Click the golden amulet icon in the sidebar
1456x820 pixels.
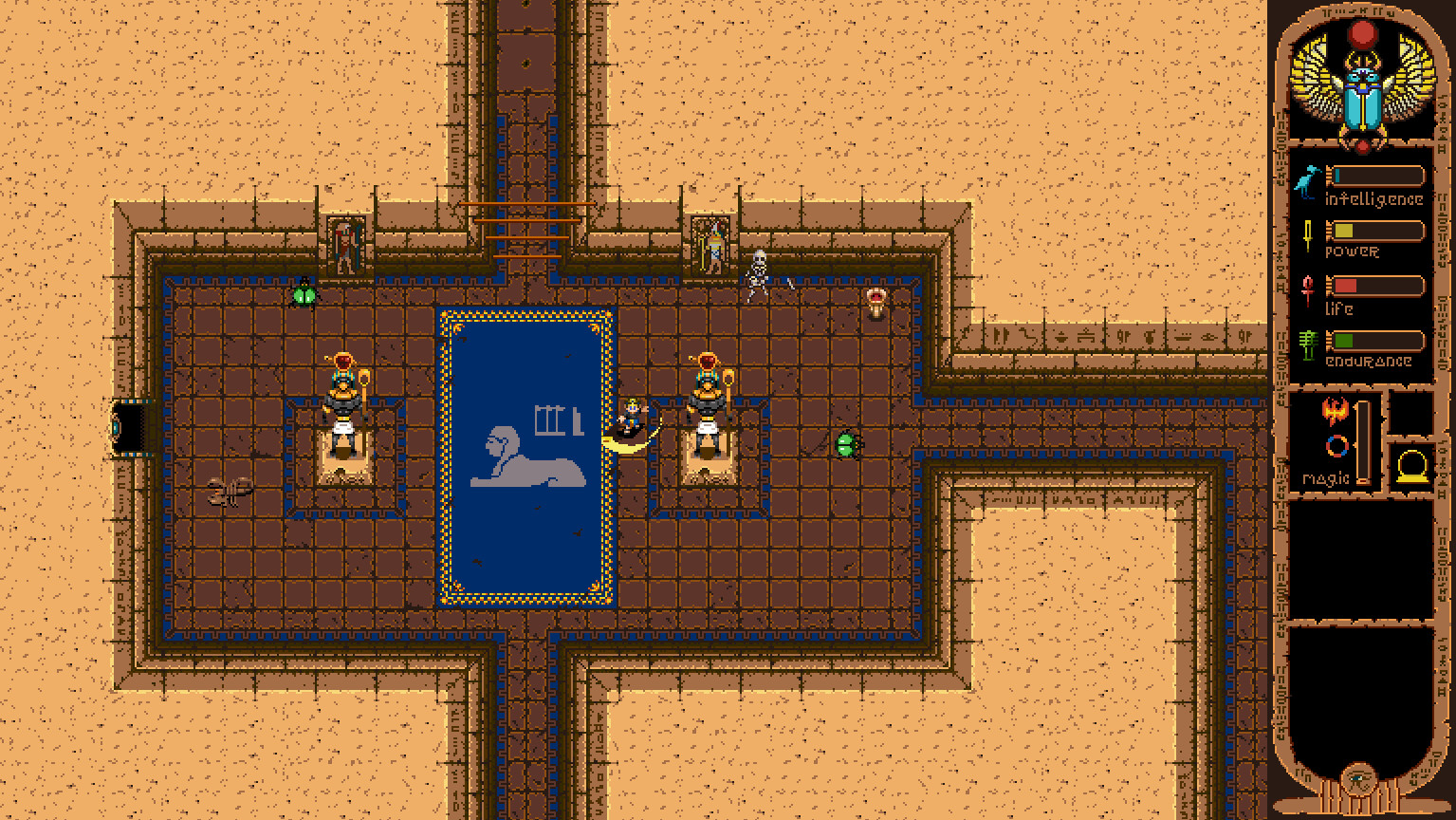pos(1413,464)
